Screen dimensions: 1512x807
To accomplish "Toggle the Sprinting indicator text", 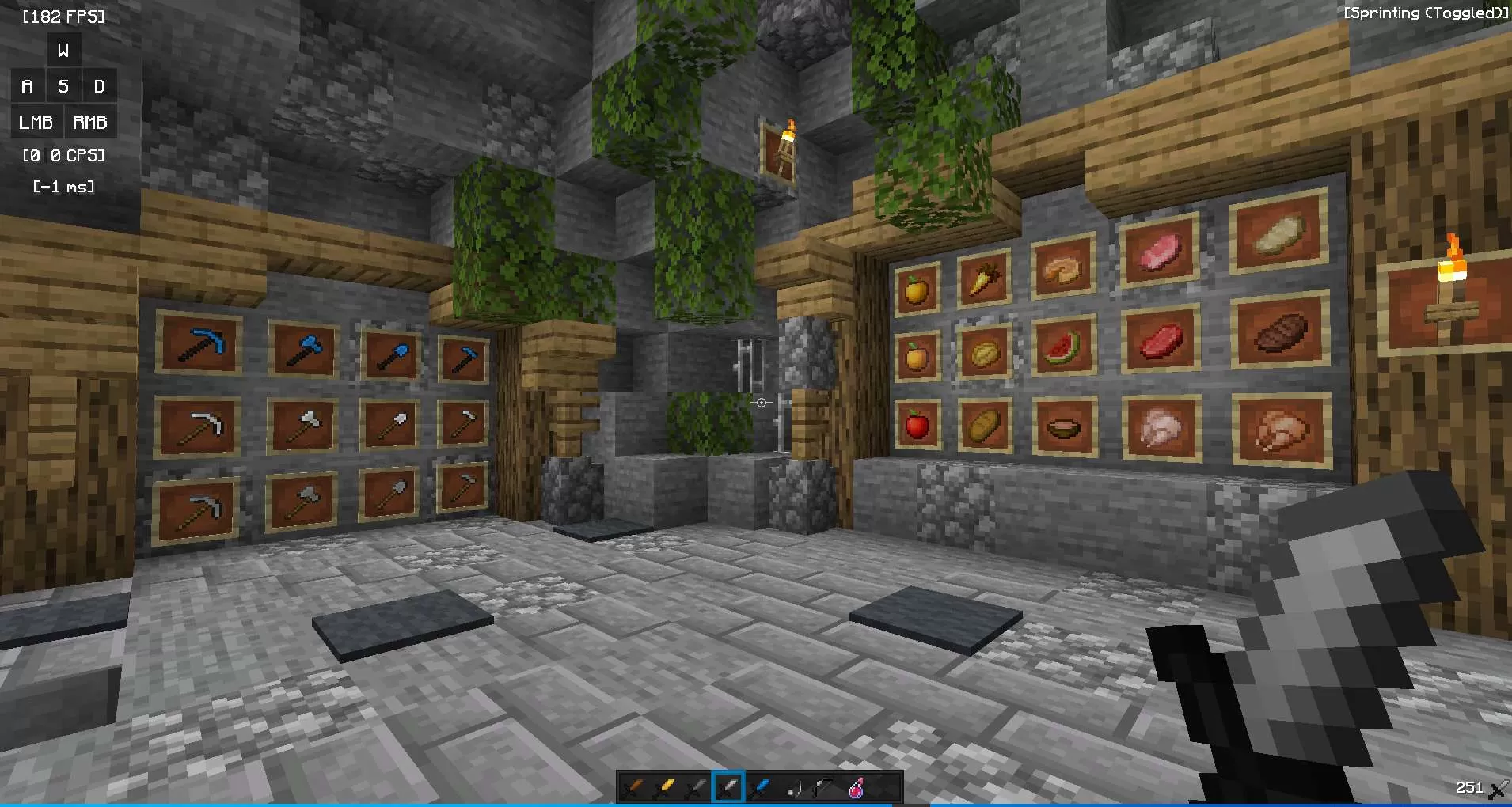I will pyautogui.click(x=1425, y=13).
